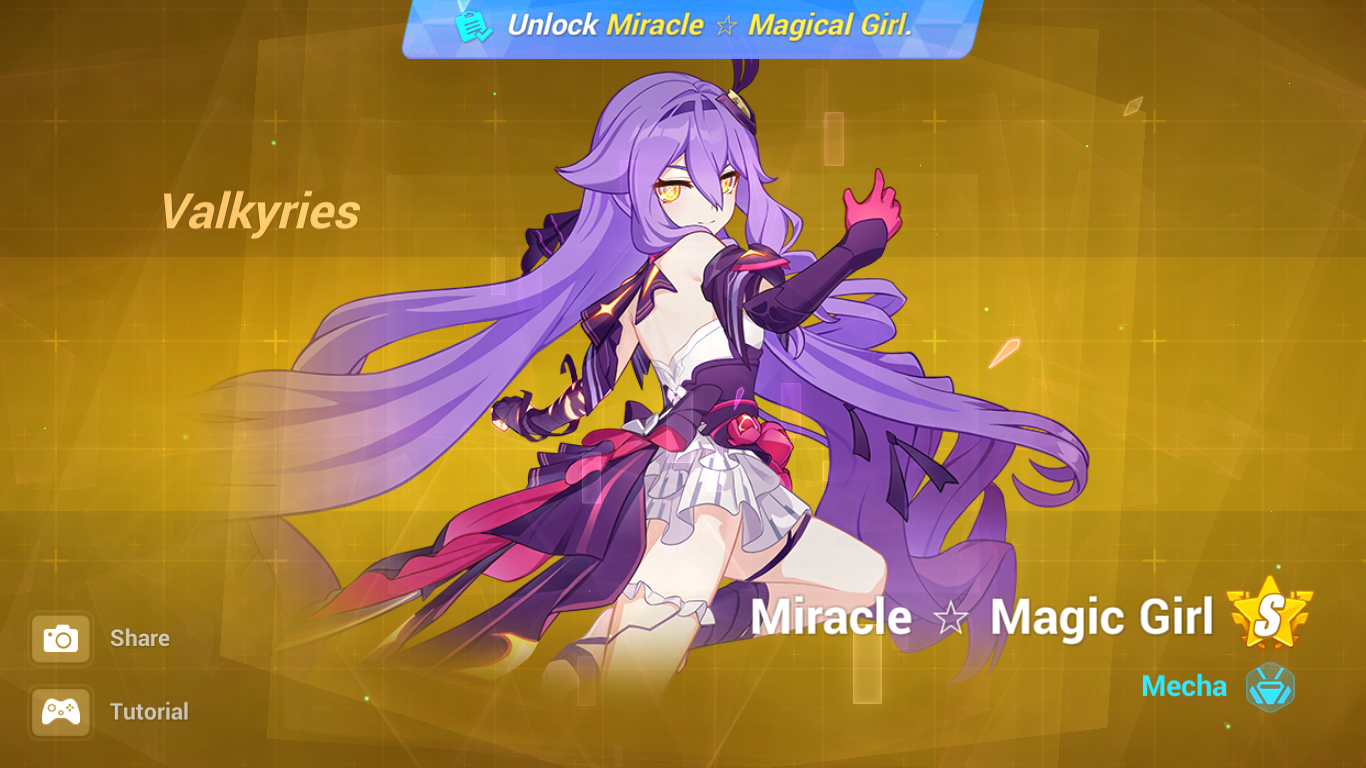Click the Valkyries heading

coord(262,211)
